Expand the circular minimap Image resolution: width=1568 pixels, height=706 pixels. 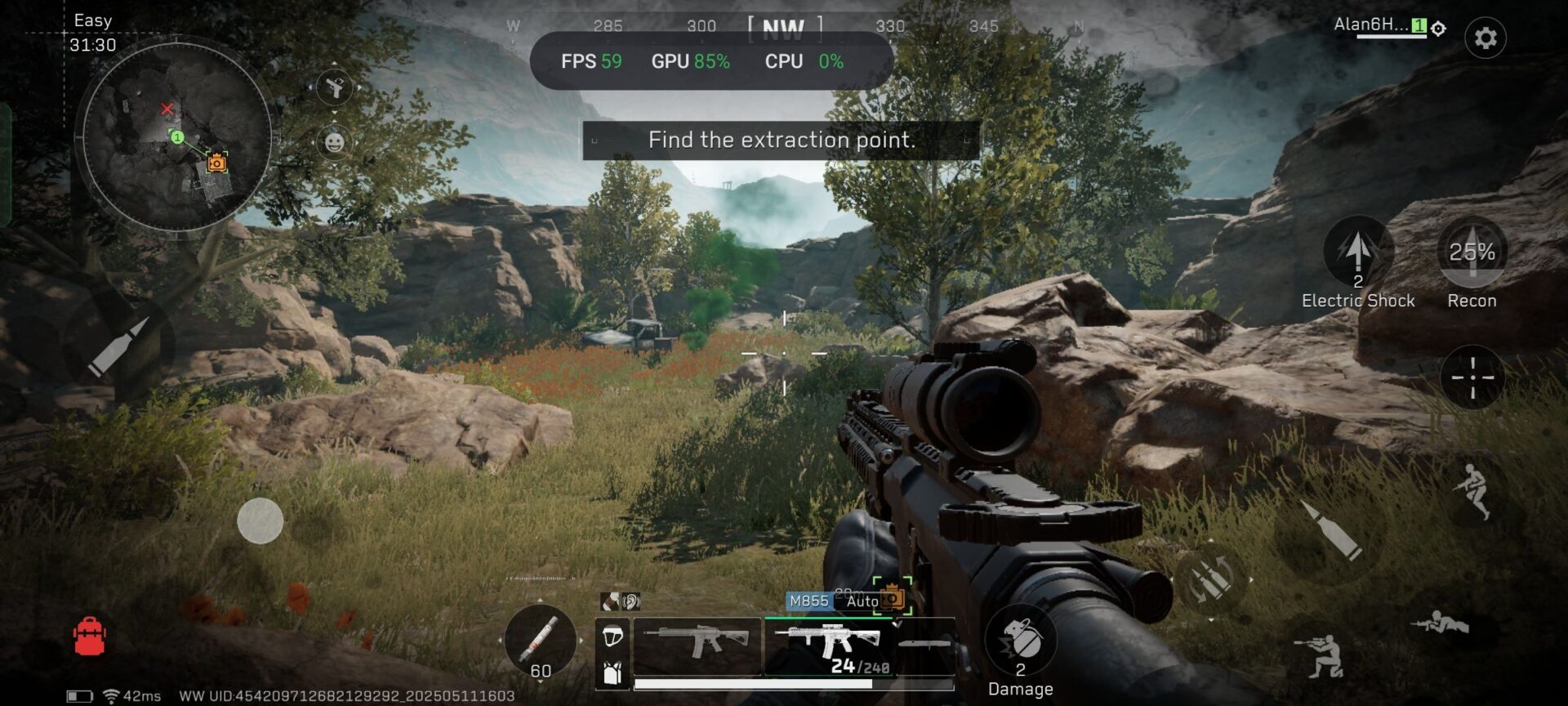[176, 137]
